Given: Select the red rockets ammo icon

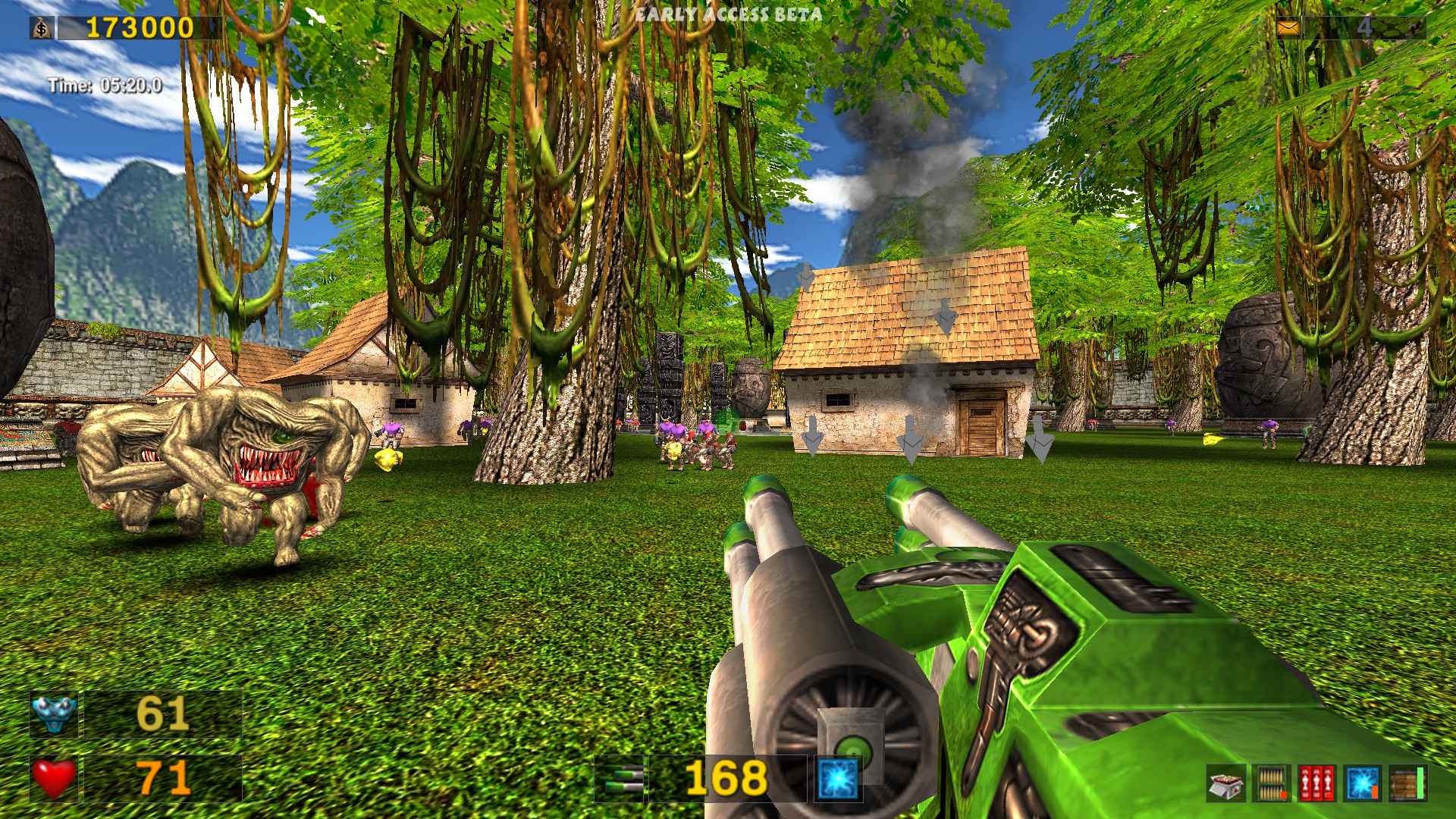Looking at the screenshot, I should click(1316, 783).
